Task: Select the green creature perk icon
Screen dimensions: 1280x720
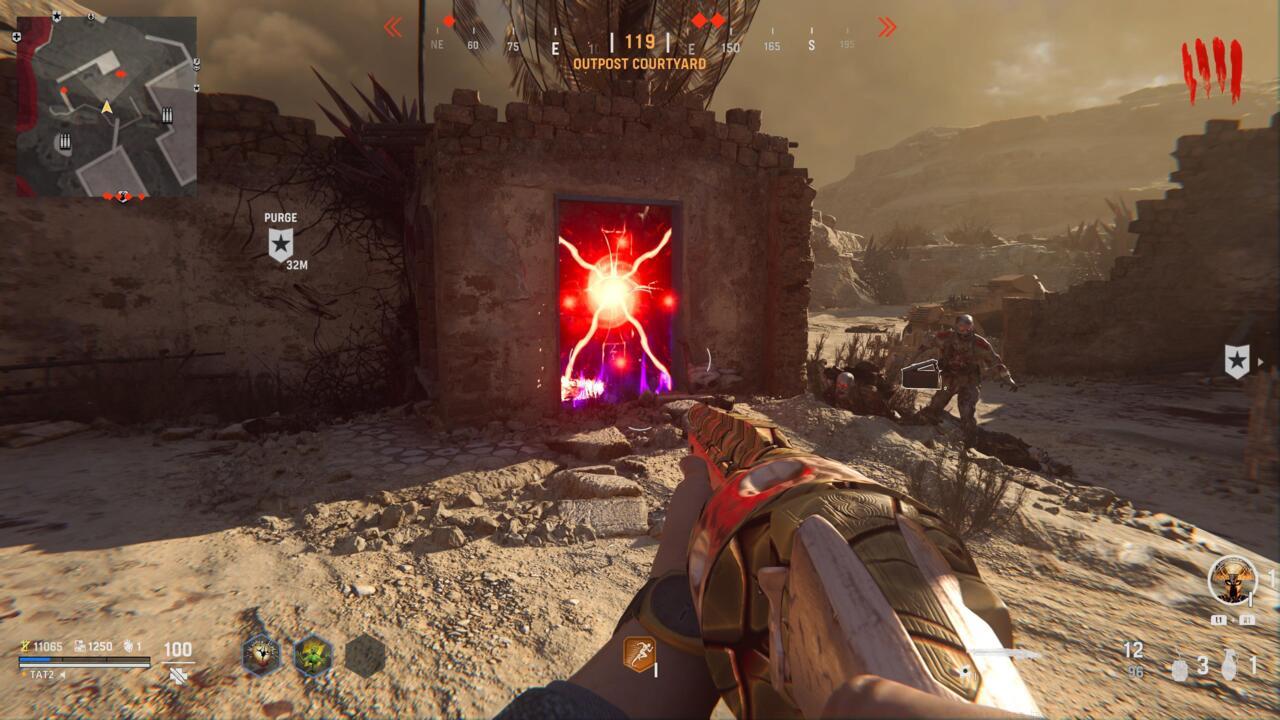Action: pyautogui.click(x=312, y=654)
